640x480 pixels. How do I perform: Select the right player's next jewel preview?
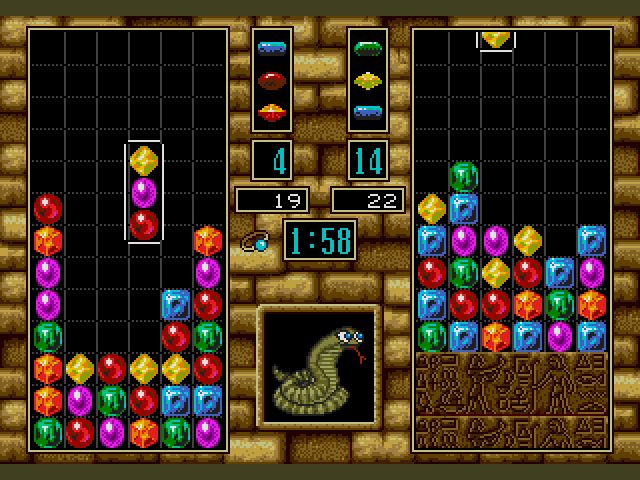(x=368, y=79)
